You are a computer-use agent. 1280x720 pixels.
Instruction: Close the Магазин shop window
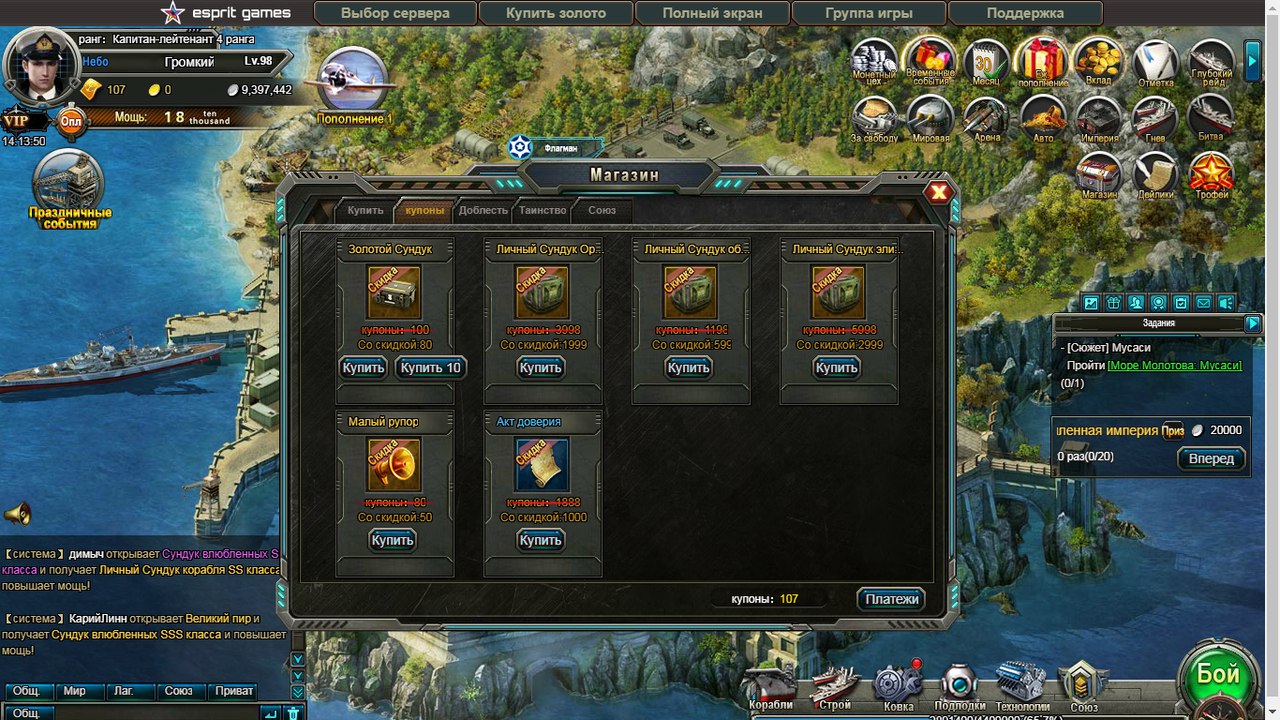(x=939, y=193)
